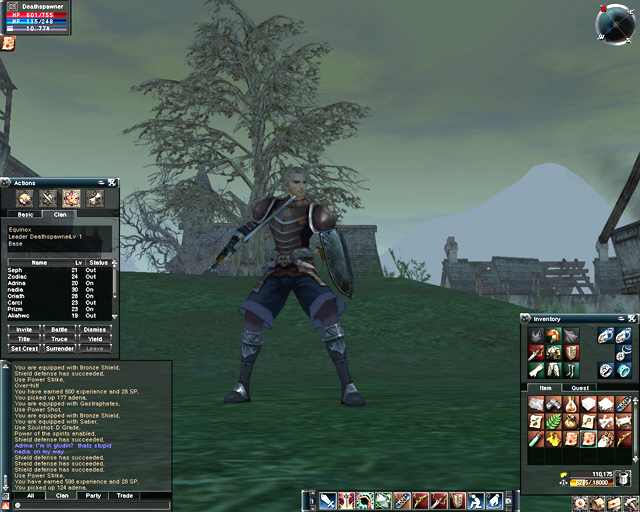This screenshot has height=512, width=640.
Task: Click the Set Crest button
Action: click(23, 348)
